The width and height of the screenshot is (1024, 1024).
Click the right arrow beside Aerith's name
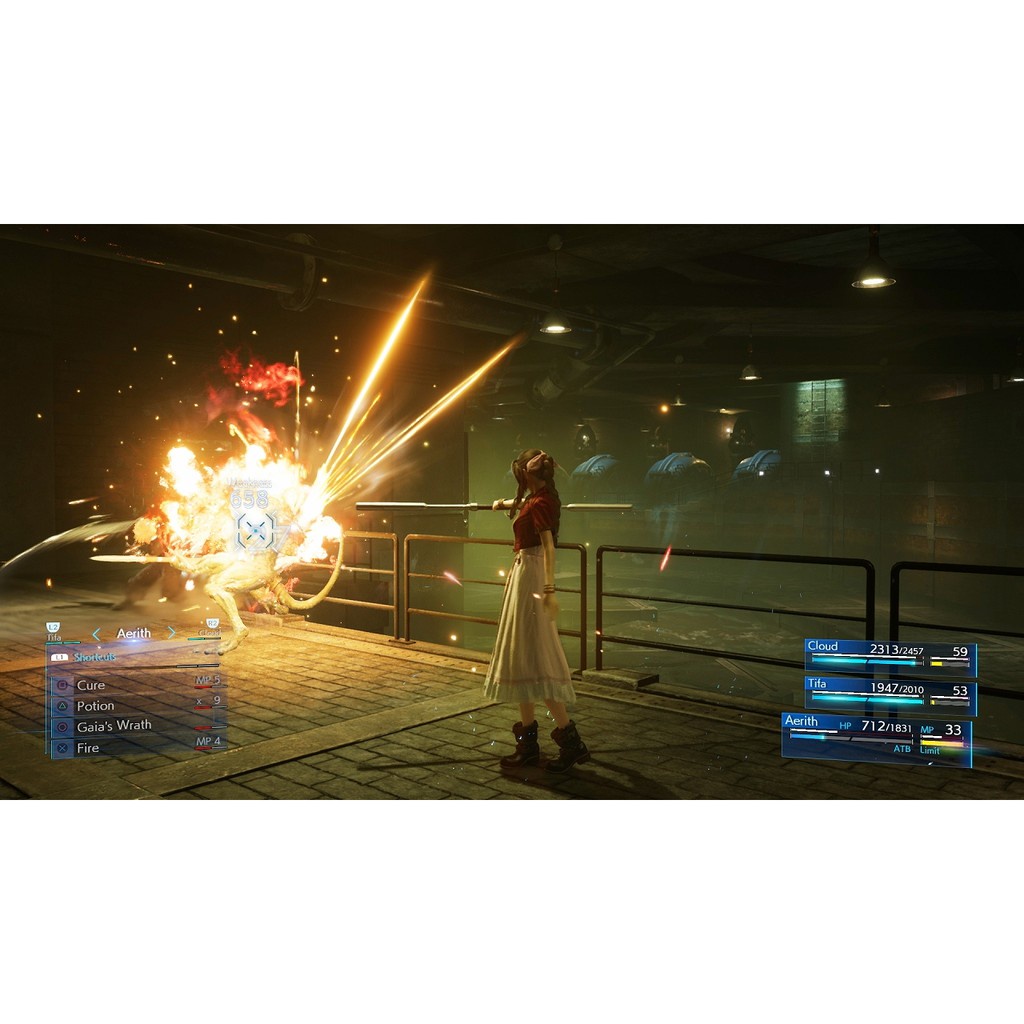172,633
